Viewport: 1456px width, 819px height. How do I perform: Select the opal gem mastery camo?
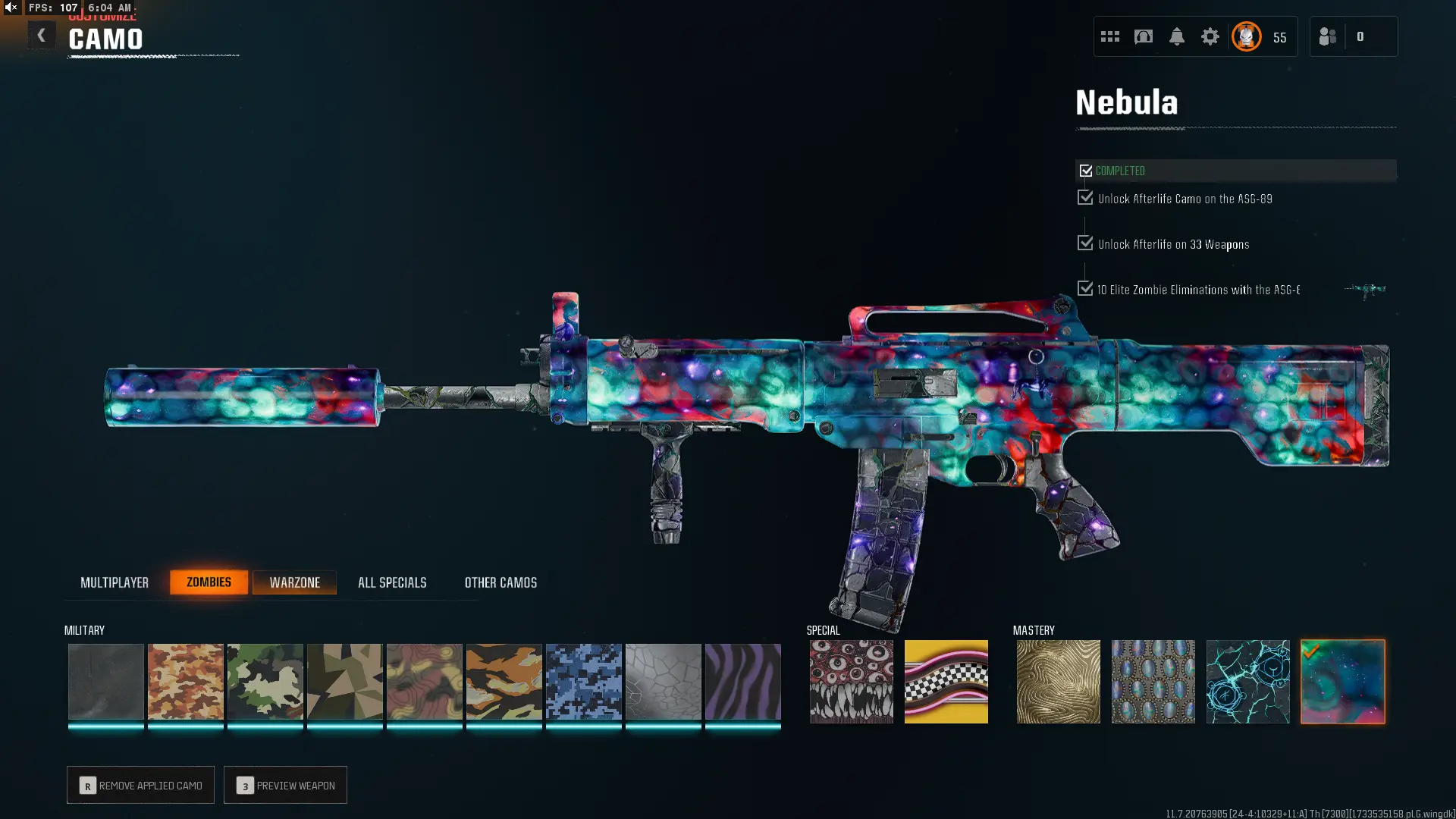[x=1153, y=681]
